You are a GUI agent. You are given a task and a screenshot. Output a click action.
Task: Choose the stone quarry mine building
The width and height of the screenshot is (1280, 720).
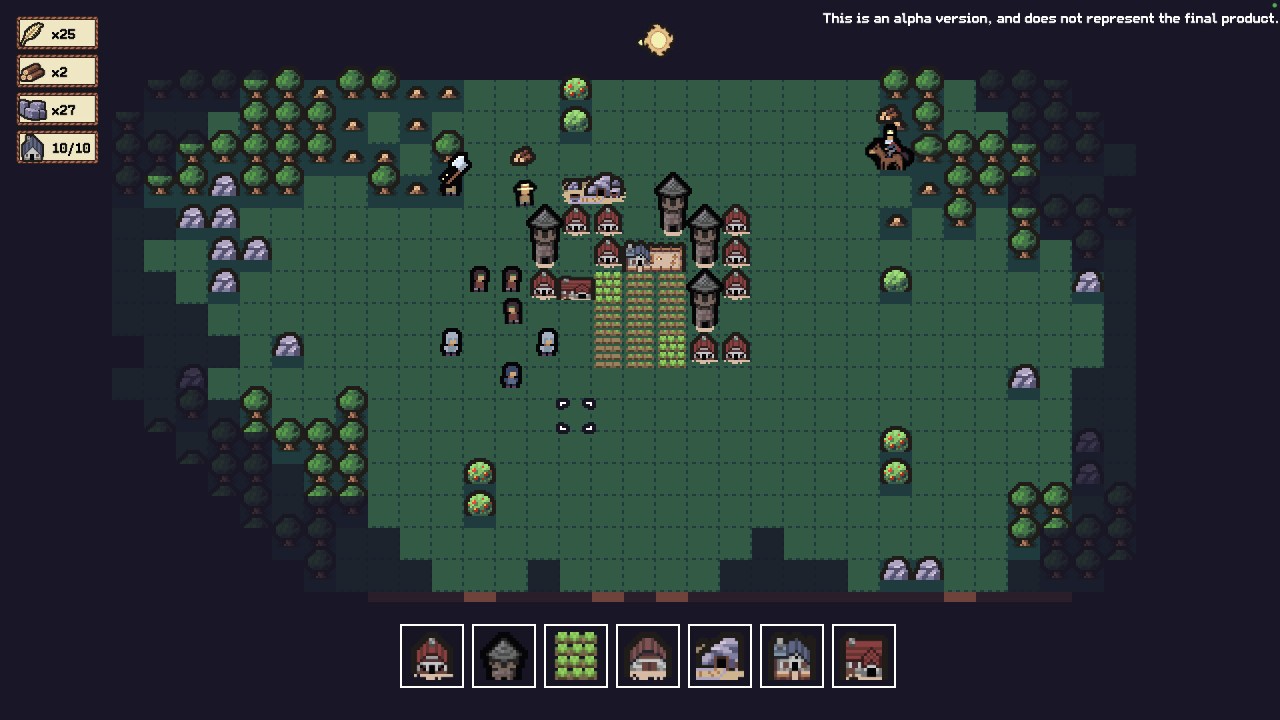pyautogui.click(x=720, y=656)
